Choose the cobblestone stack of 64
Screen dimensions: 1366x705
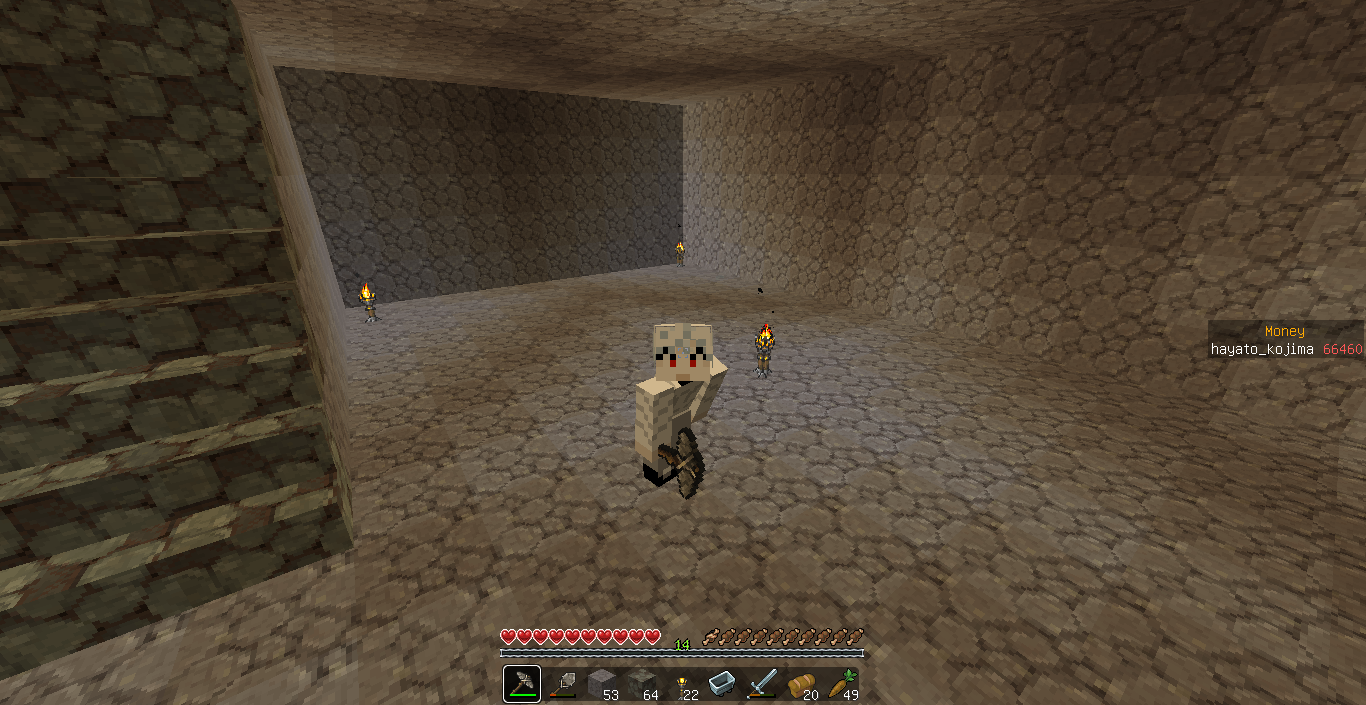641,684
